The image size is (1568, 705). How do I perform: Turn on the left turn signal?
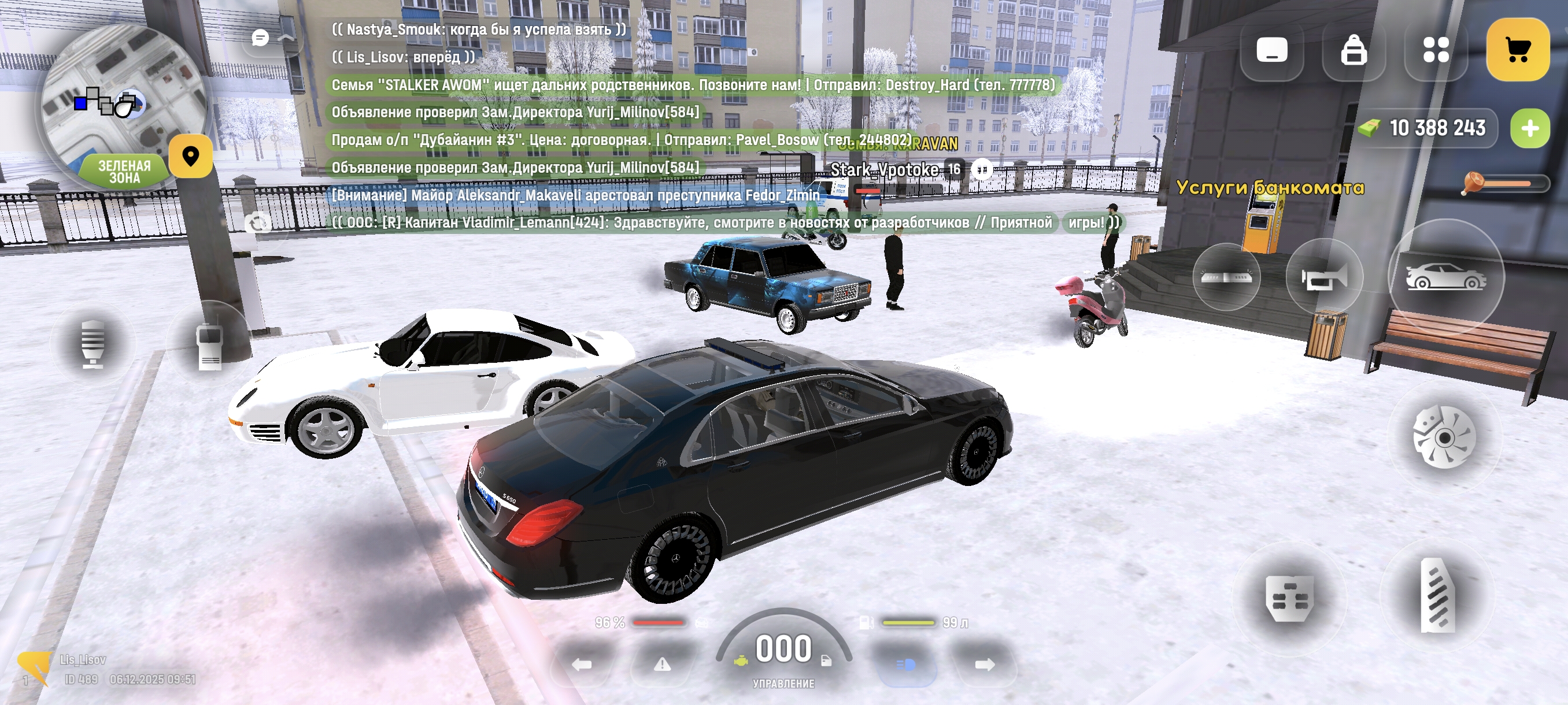[581, 664]
